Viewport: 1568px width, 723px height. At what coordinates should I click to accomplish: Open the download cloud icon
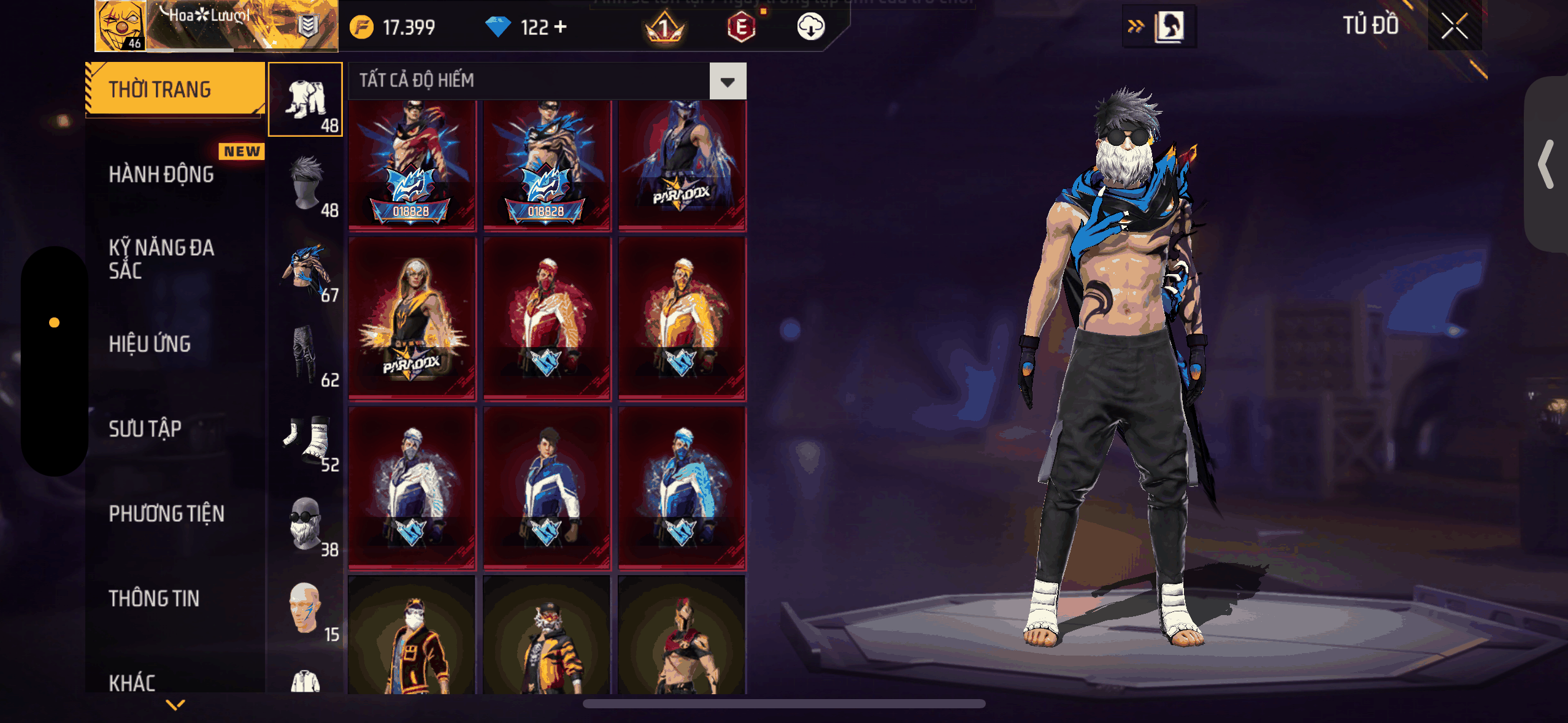[x=810, y=27]
